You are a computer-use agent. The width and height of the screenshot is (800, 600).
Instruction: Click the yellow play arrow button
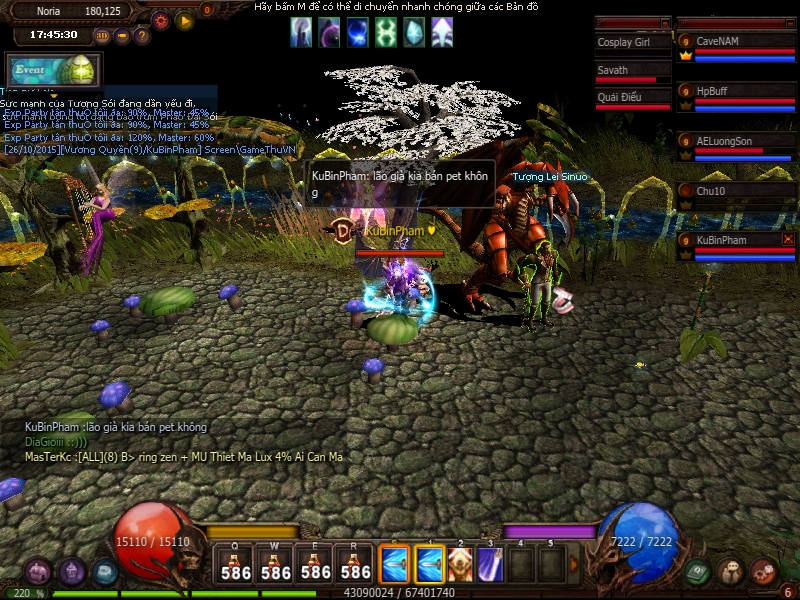(x=185, y=20)
